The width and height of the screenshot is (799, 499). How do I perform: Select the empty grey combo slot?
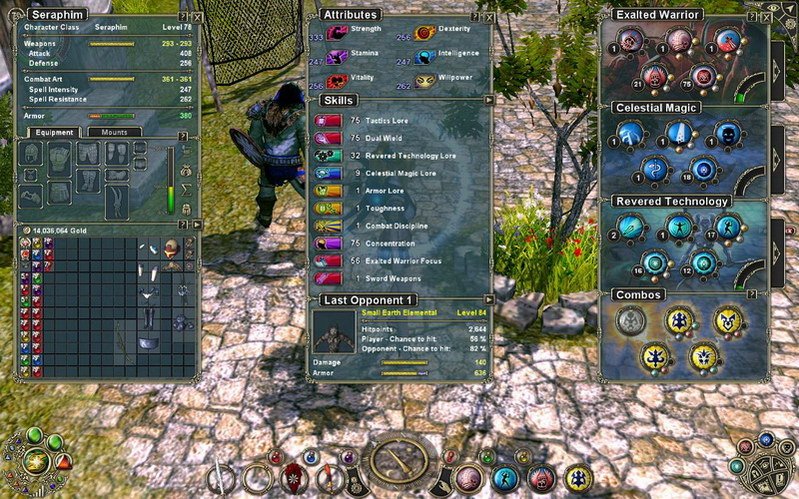[x=629, y=320]
